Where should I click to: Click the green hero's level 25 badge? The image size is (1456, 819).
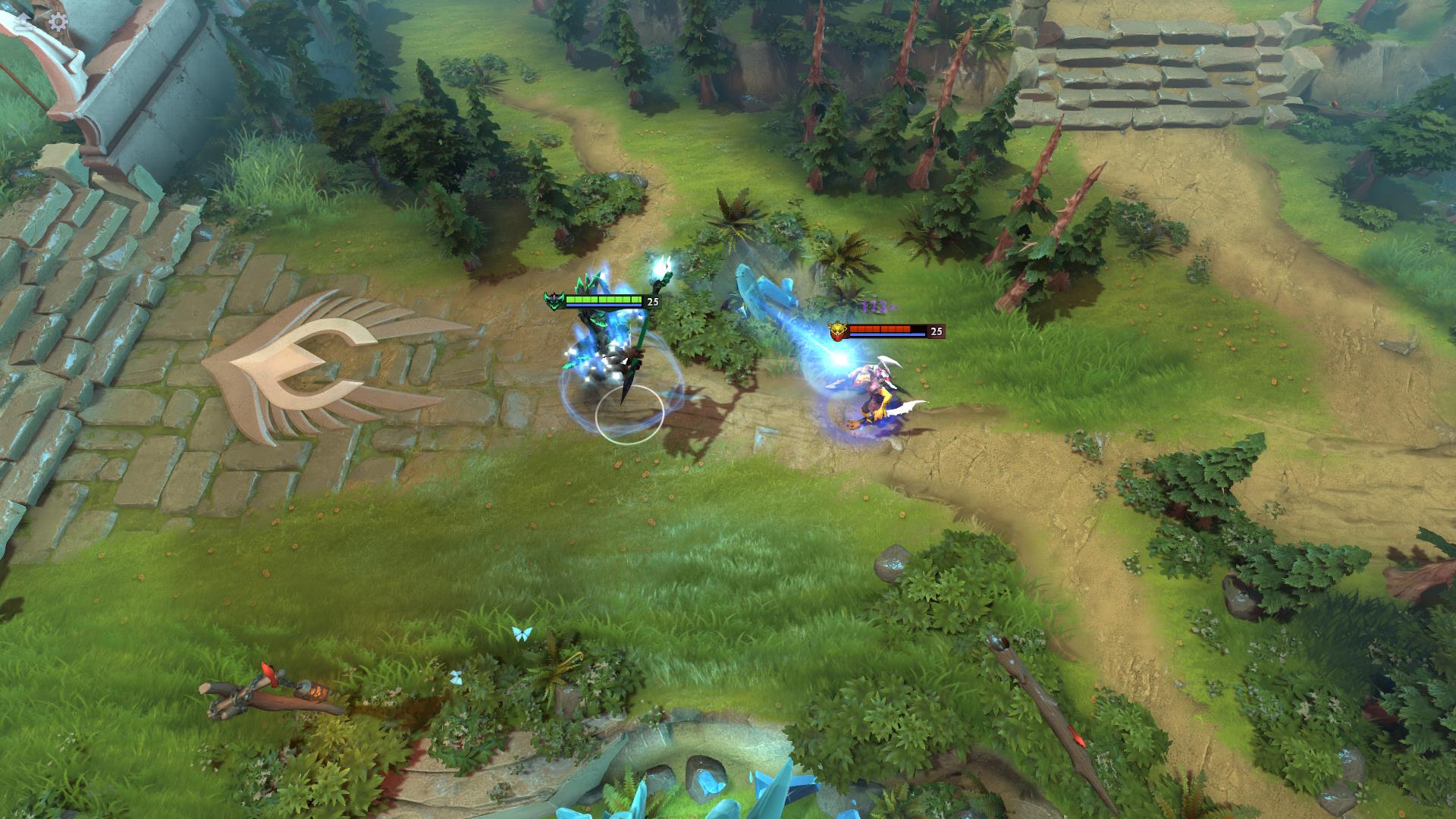pyautogui.click(x=652, y=301)
